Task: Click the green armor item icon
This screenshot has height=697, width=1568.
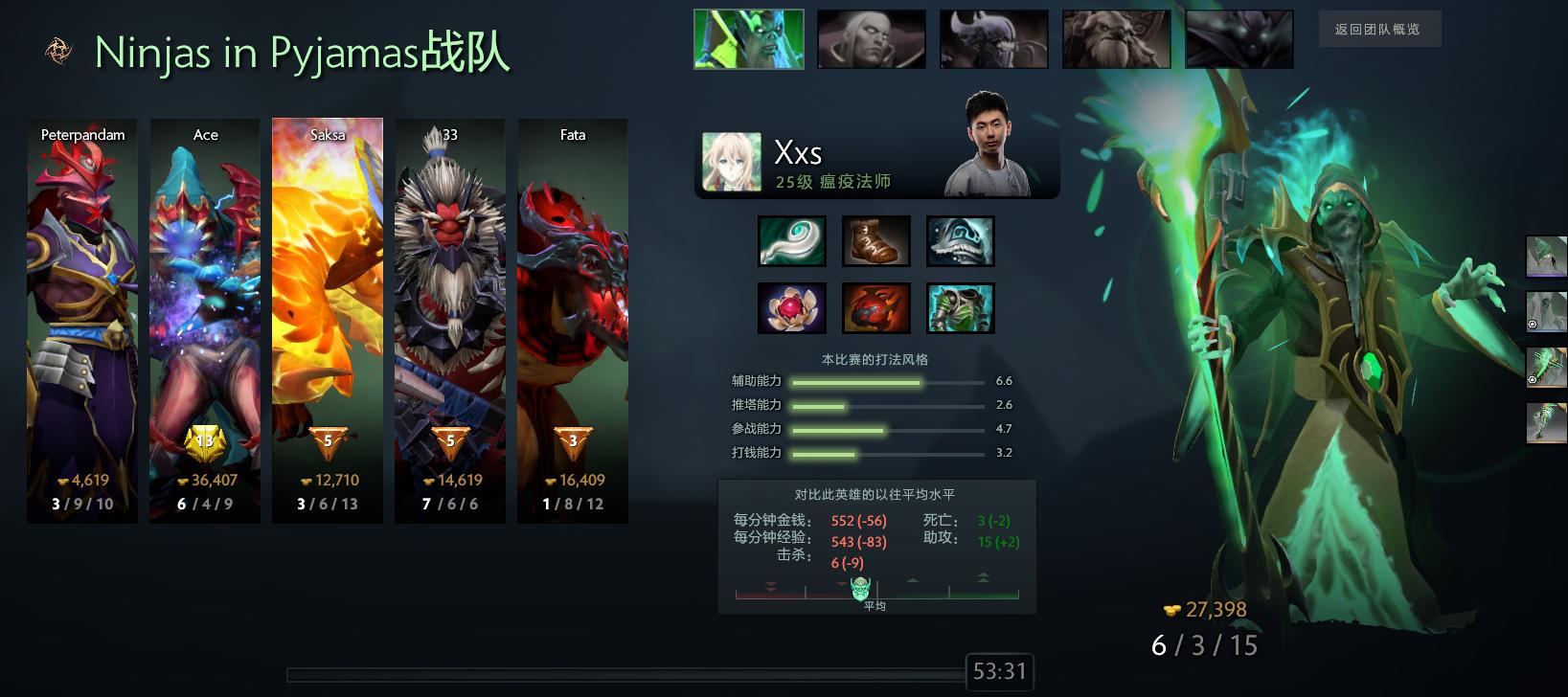Action: coord(961,307)
